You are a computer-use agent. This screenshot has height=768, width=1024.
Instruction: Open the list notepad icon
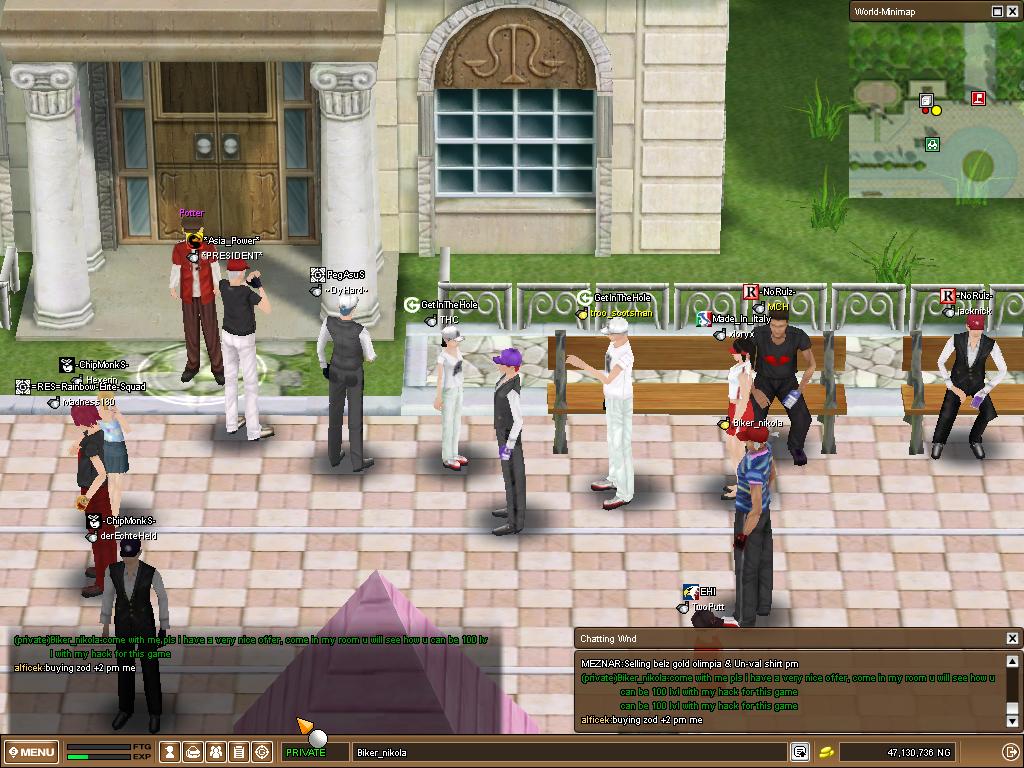coord(239,752)
